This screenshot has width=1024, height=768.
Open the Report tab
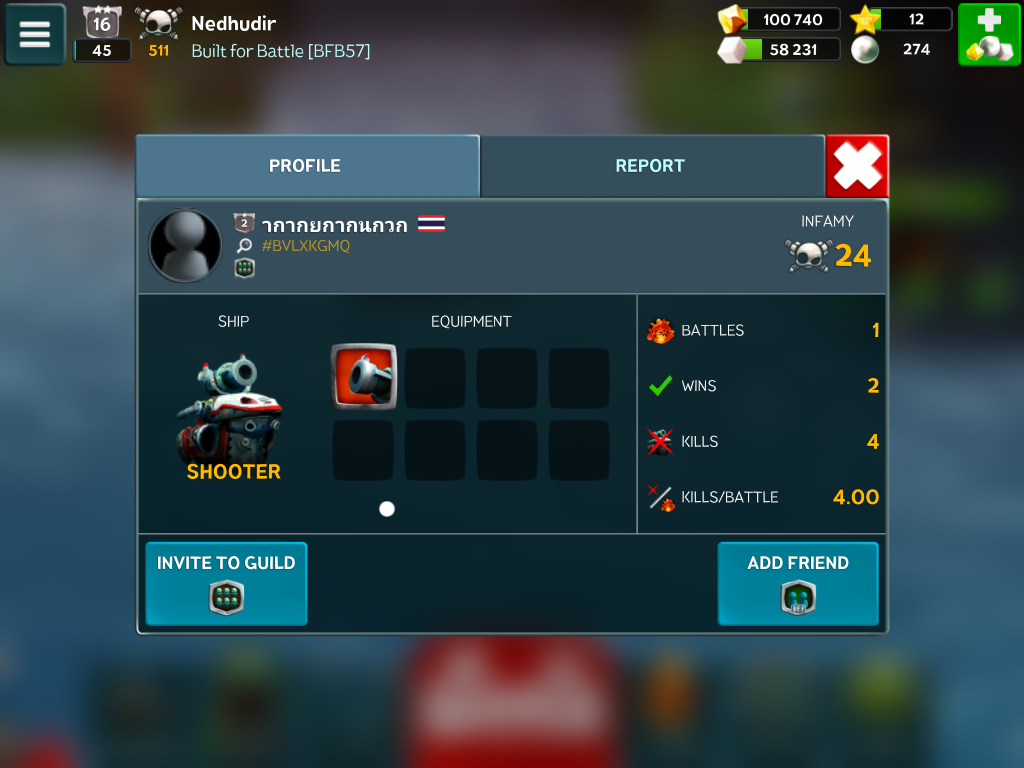[x=650, y=166]
